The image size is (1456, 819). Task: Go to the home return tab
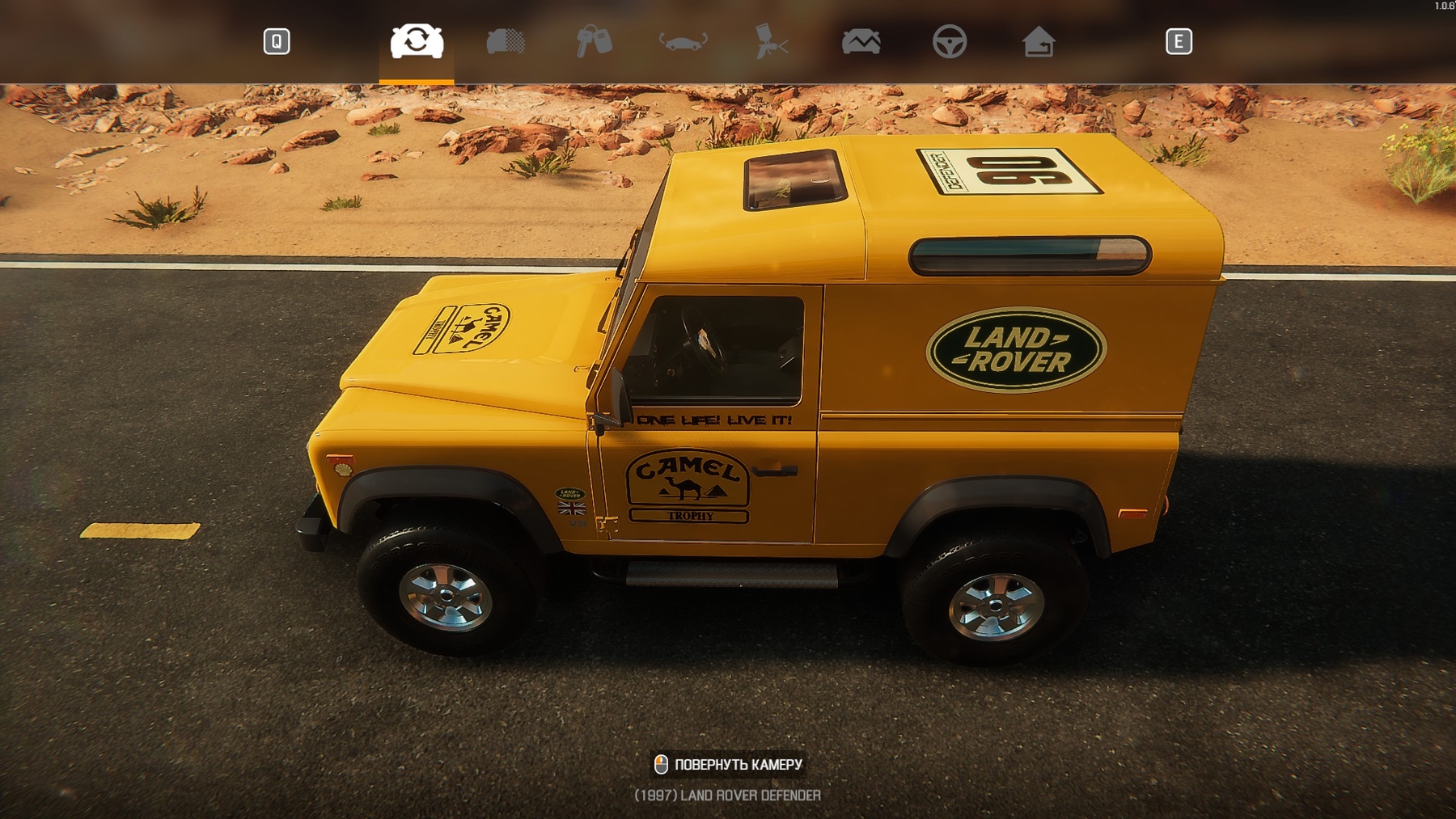[1038, 41]
